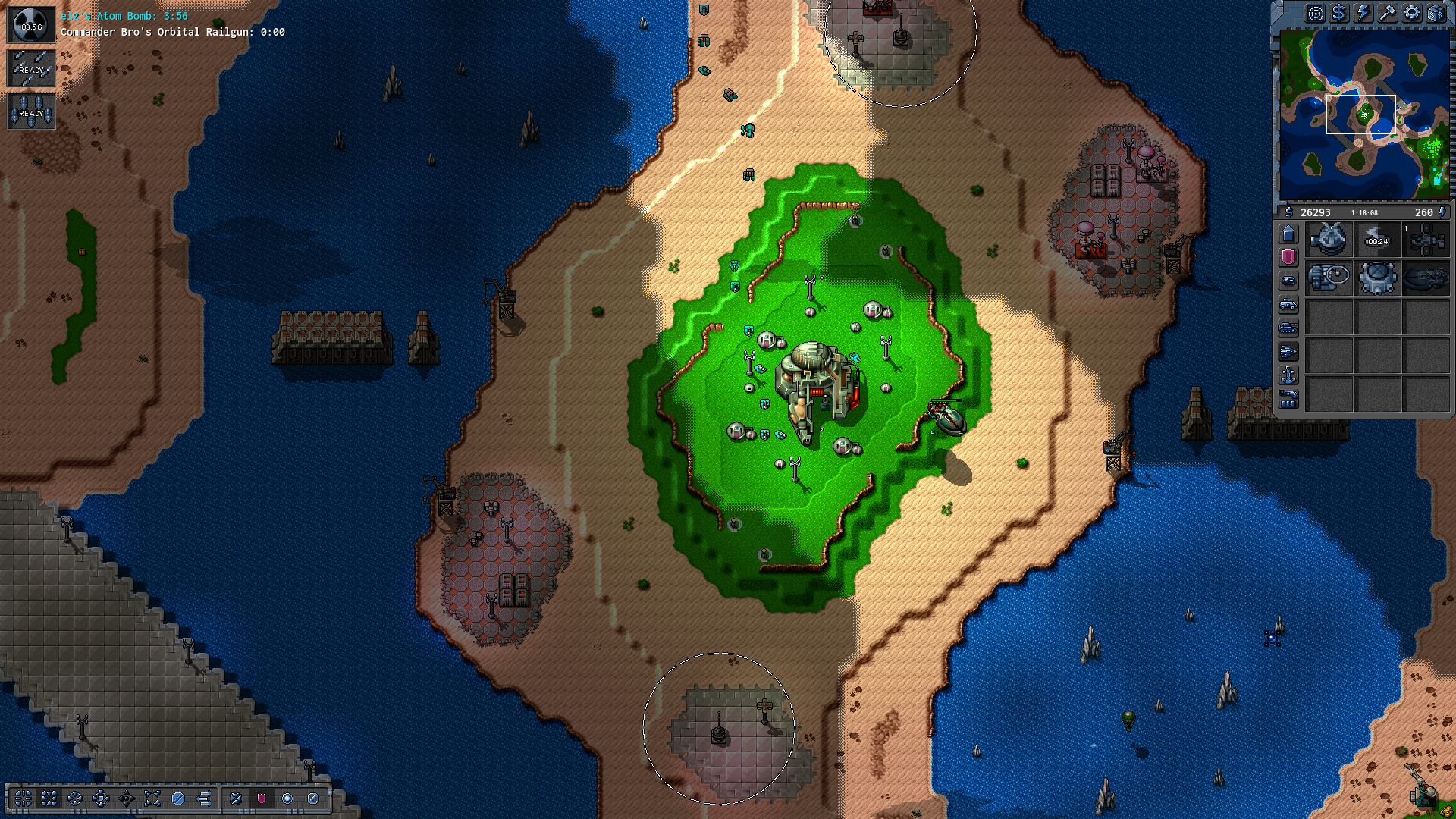This screenshot has height=819, width=1456.
Task: Click the minimap to move the view
Action: tap(1363, 114)
